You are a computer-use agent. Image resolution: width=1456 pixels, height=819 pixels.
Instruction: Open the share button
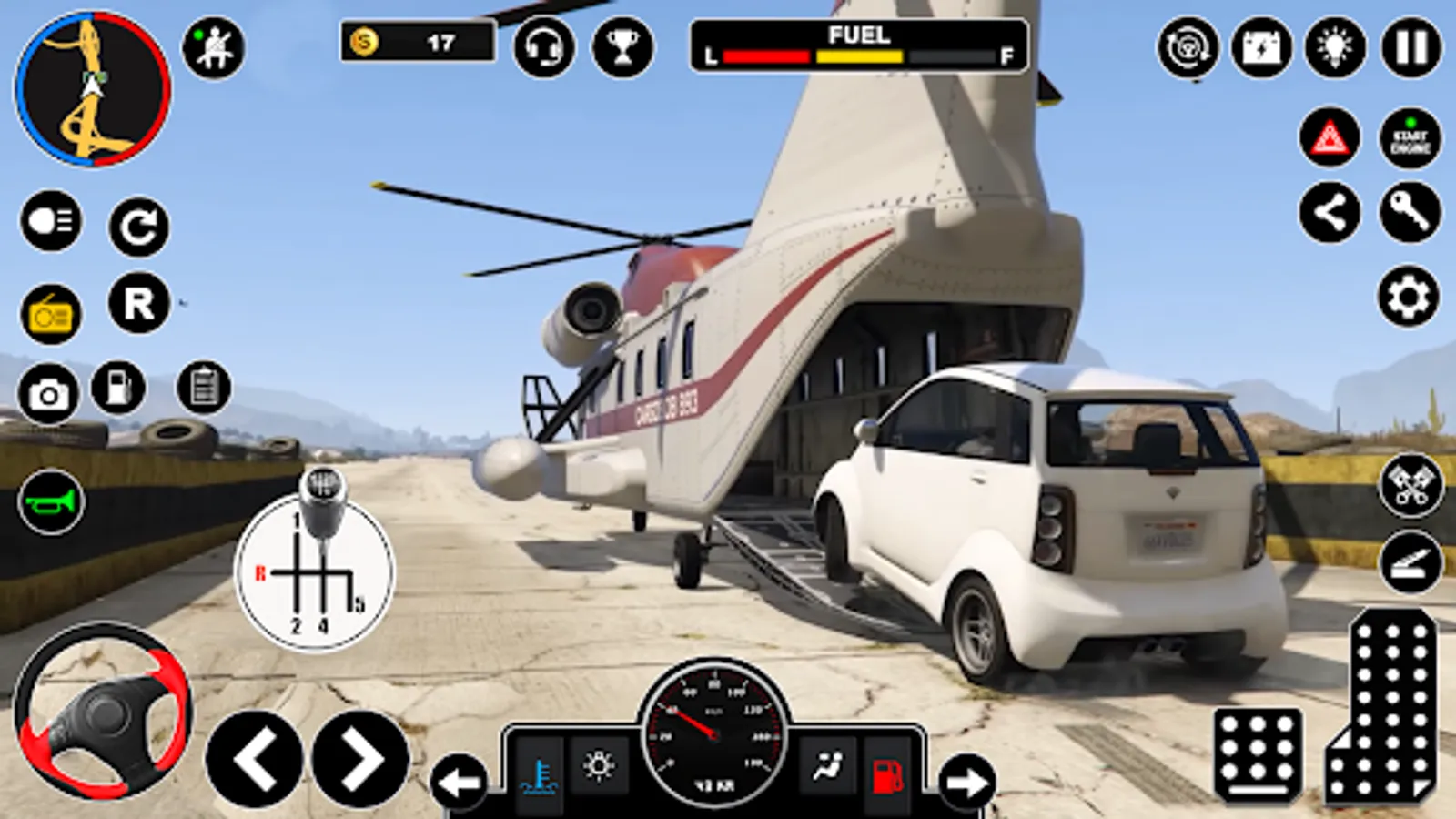tap(1330, 213)
